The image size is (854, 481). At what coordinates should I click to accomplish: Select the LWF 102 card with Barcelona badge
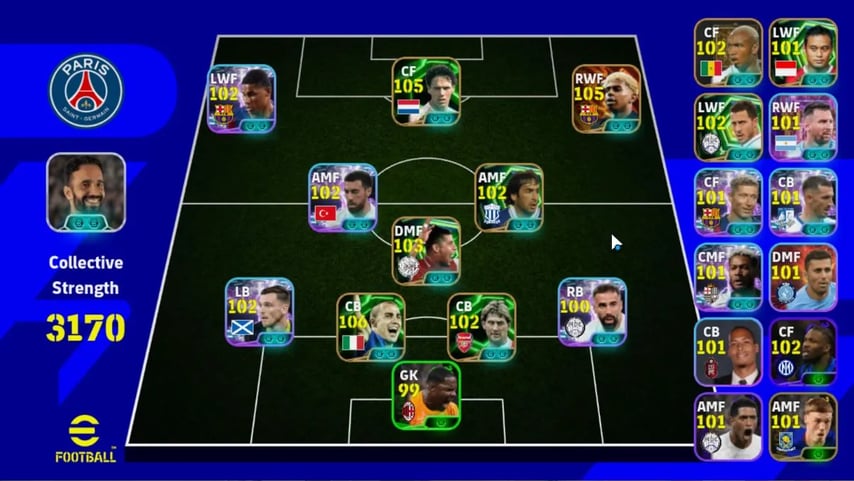pos(241,98)
